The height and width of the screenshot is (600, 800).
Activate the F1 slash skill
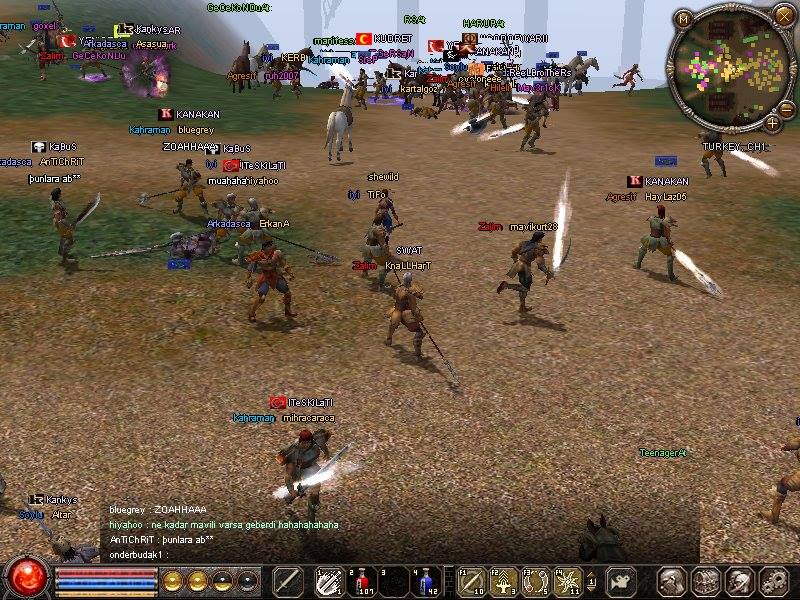click(472, 581)
